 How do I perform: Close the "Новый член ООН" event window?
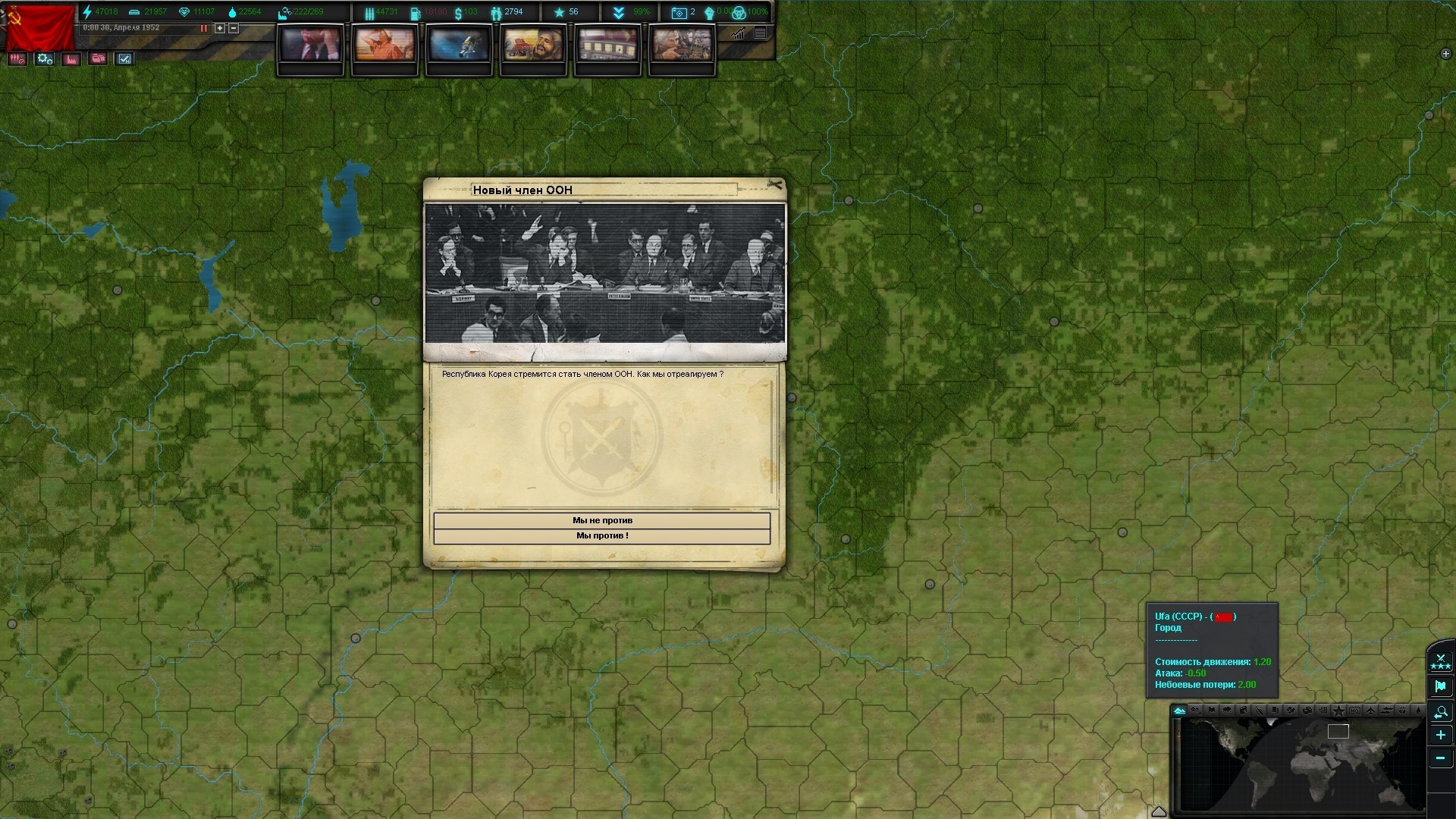[x=774, y=184]
